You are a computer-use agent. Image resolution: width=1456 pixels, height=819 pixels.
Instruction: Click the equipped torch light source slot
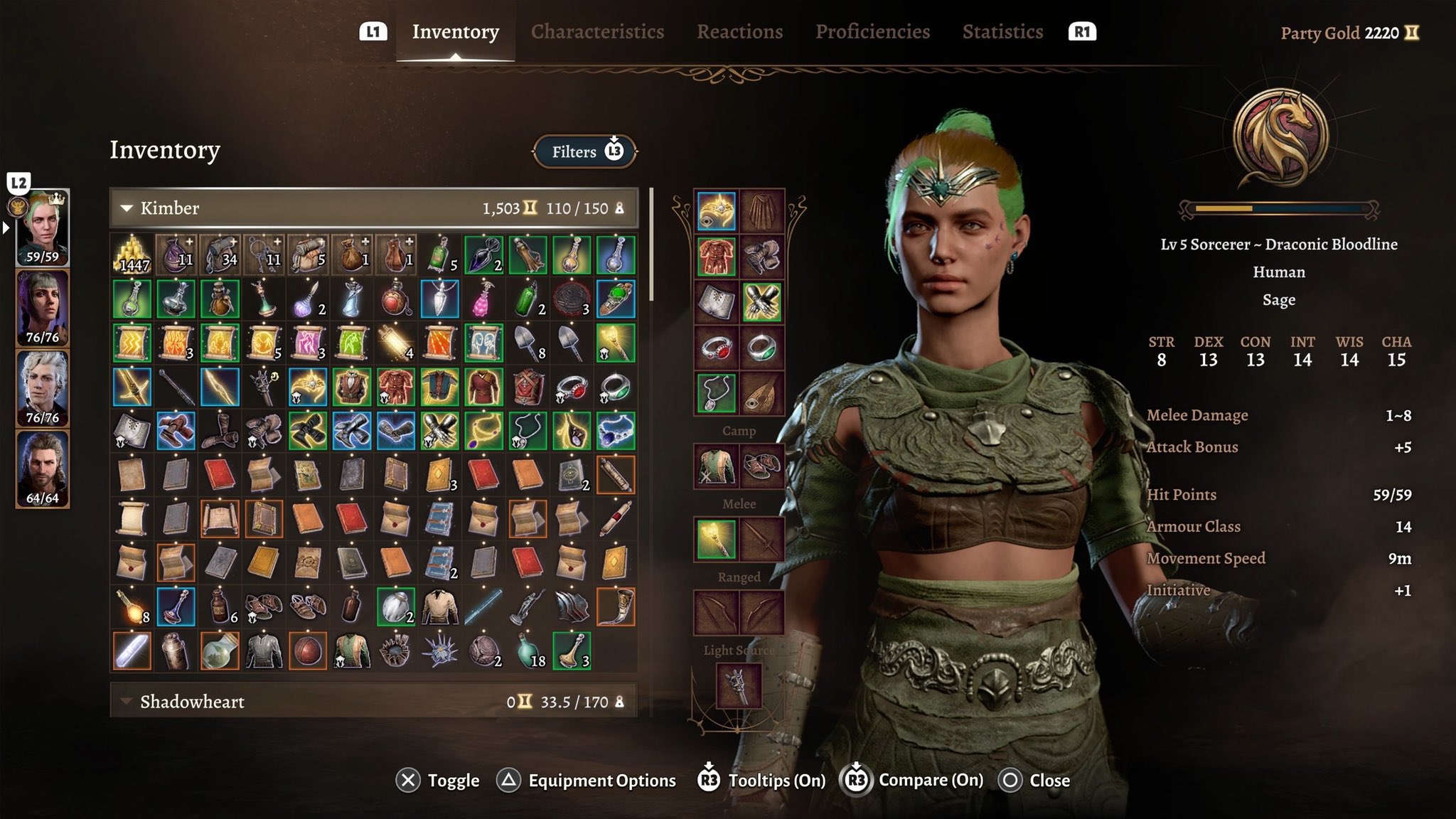(739, 685)
